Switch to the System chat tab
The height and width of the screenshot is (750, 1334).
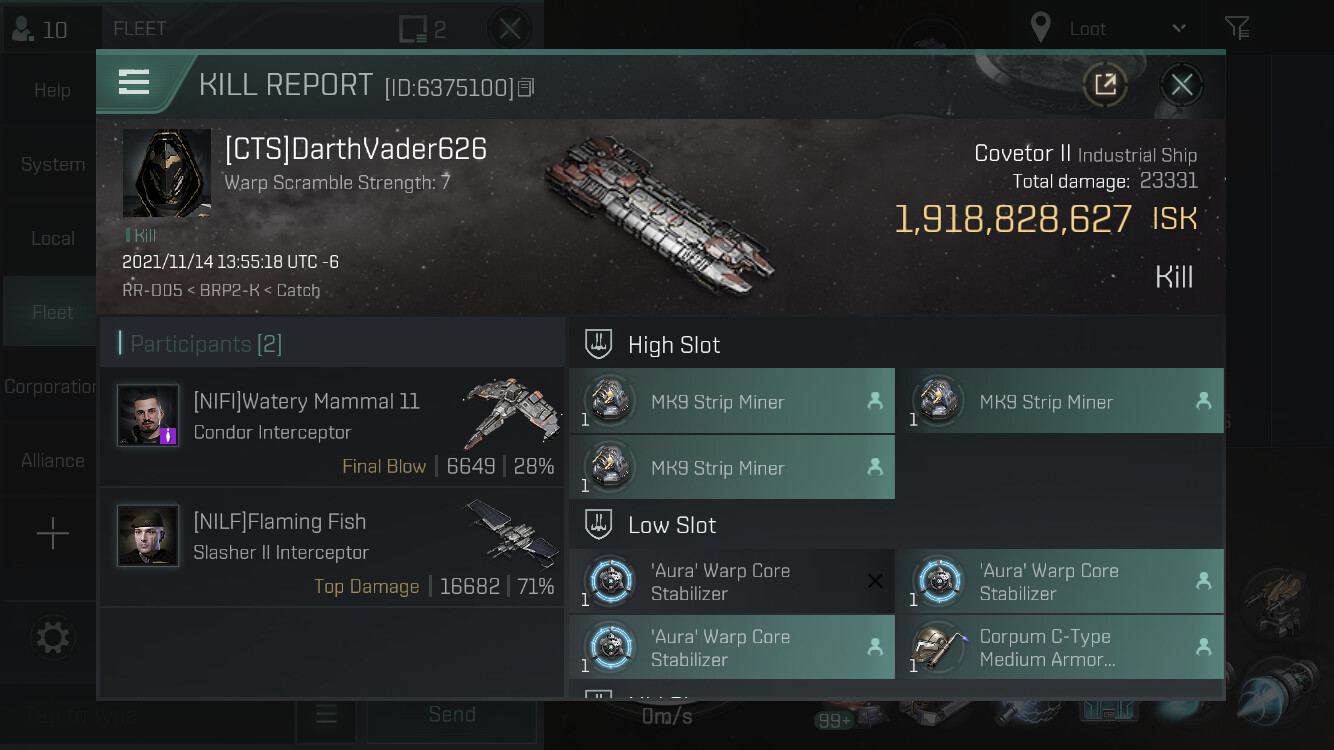(x=53, y=164)
